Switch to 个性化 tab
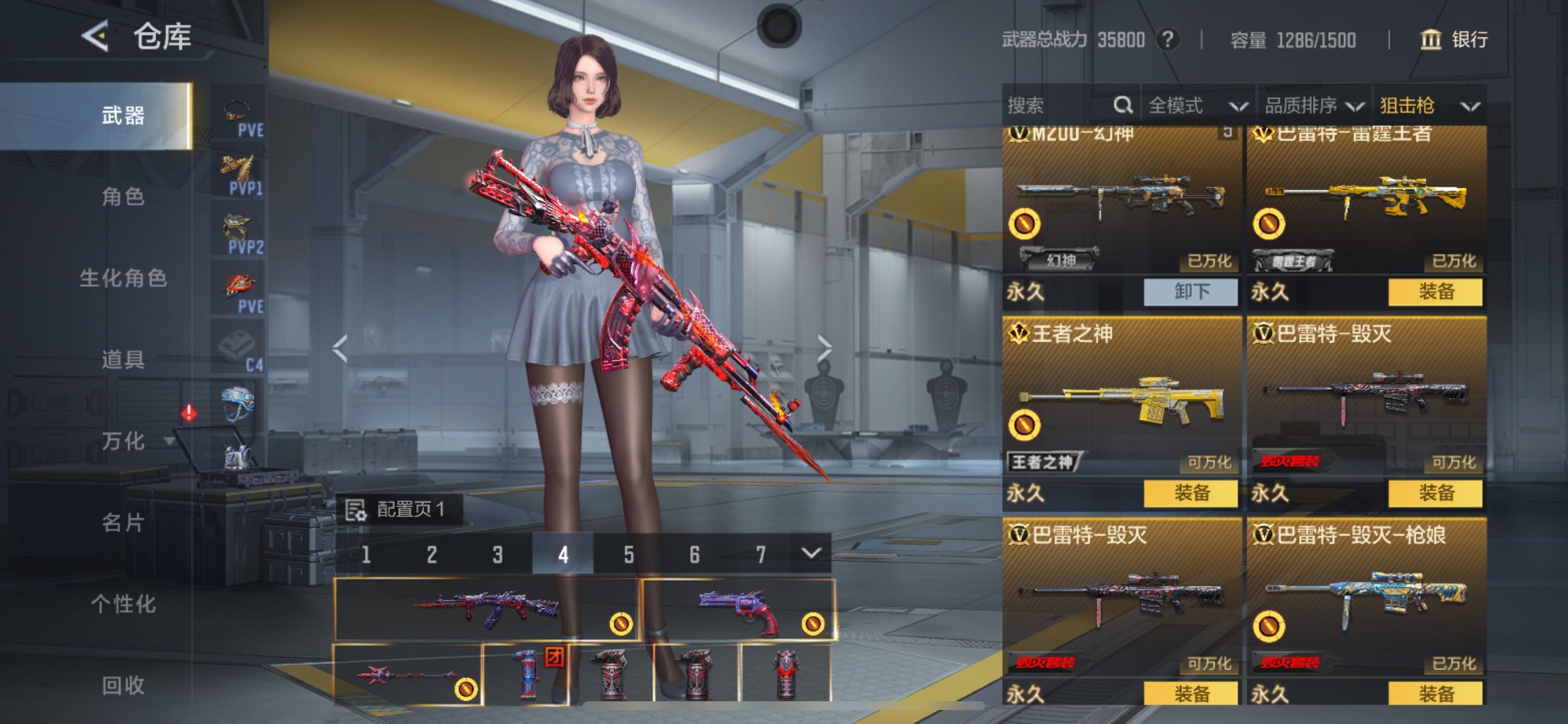This screenshot has width=1568, height=724. coord(123,603)
